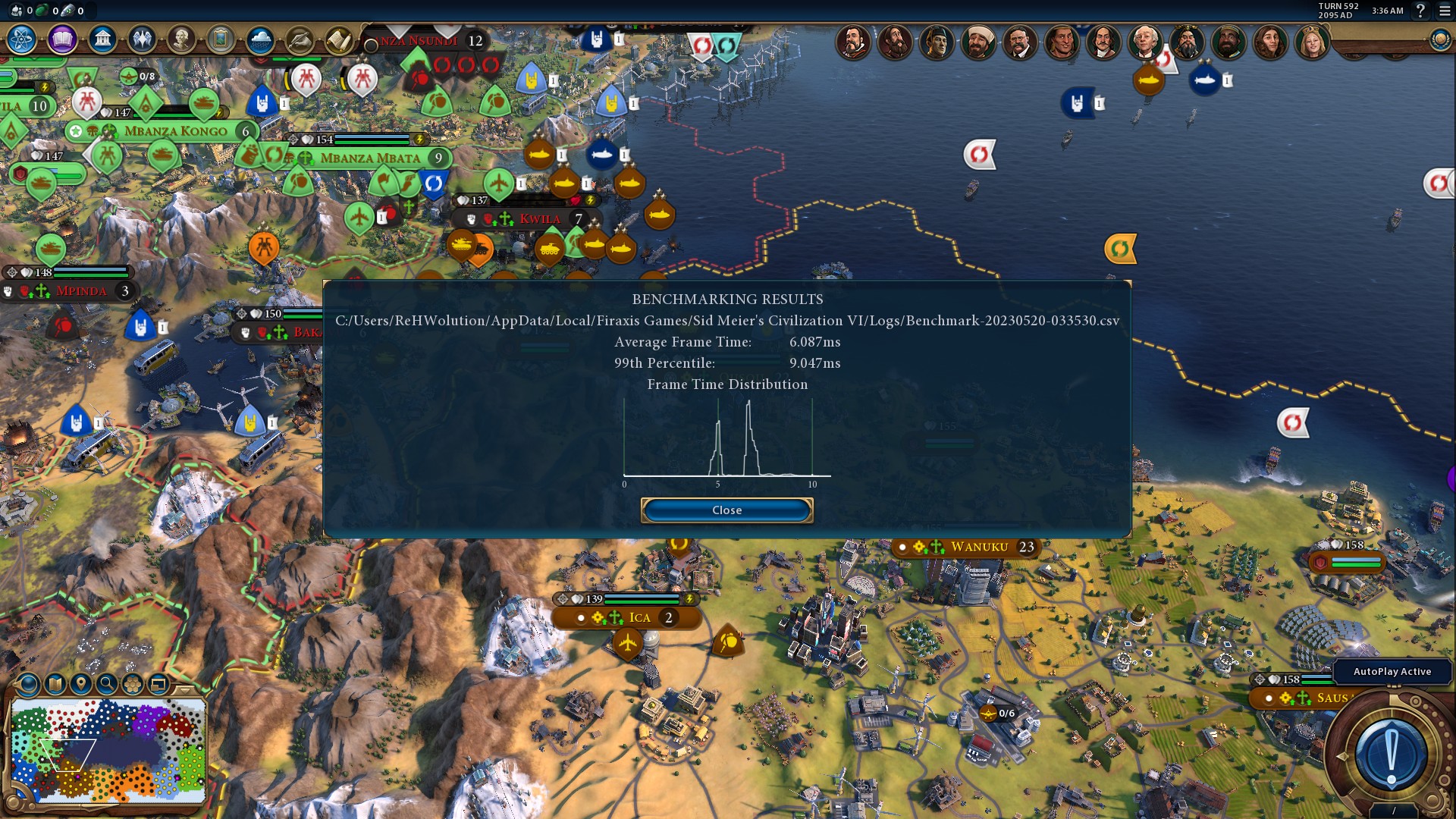Open the Civilopedia question mark

[1421, 11]
